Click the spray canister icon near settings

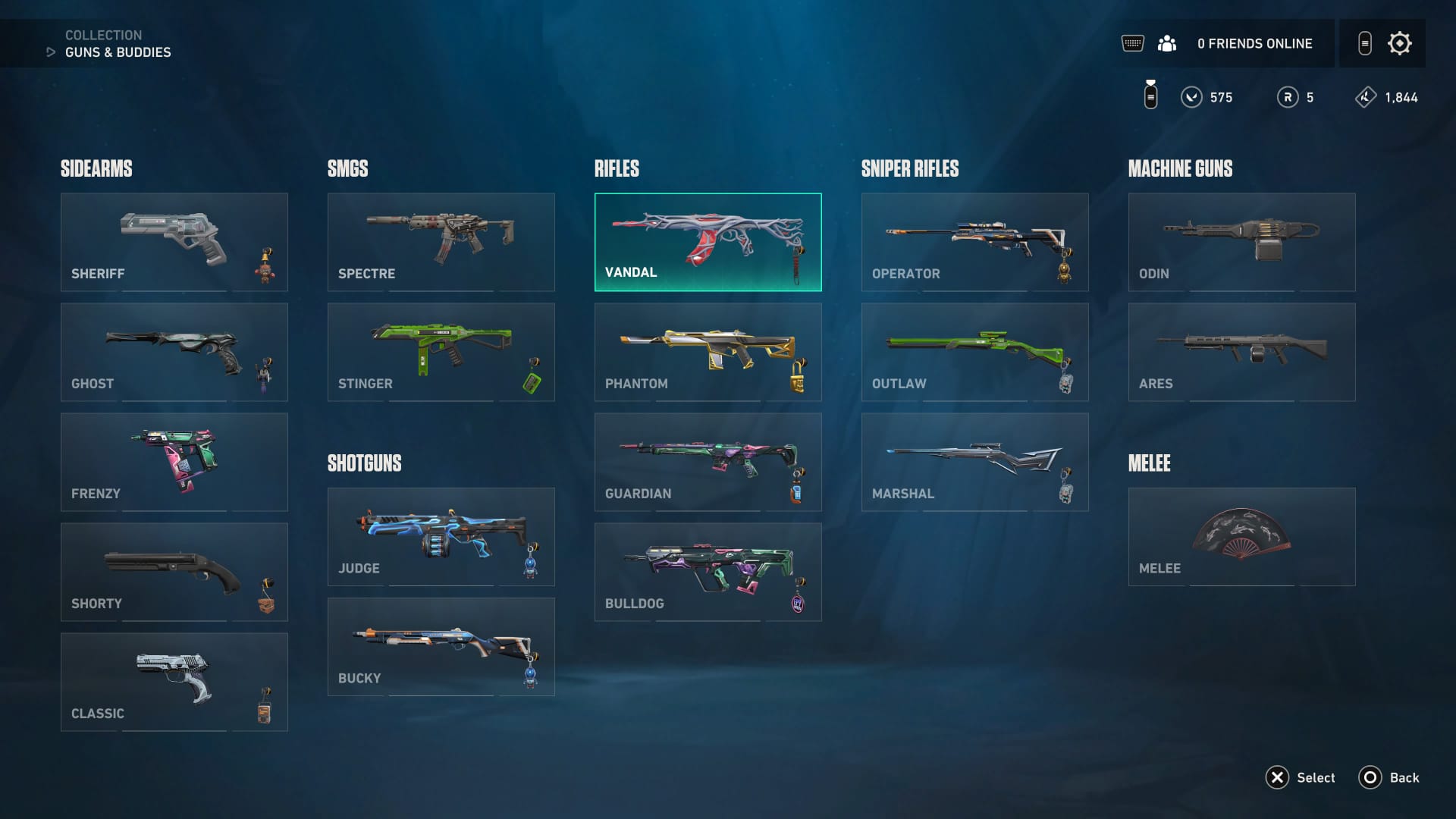pos(1365,43)
